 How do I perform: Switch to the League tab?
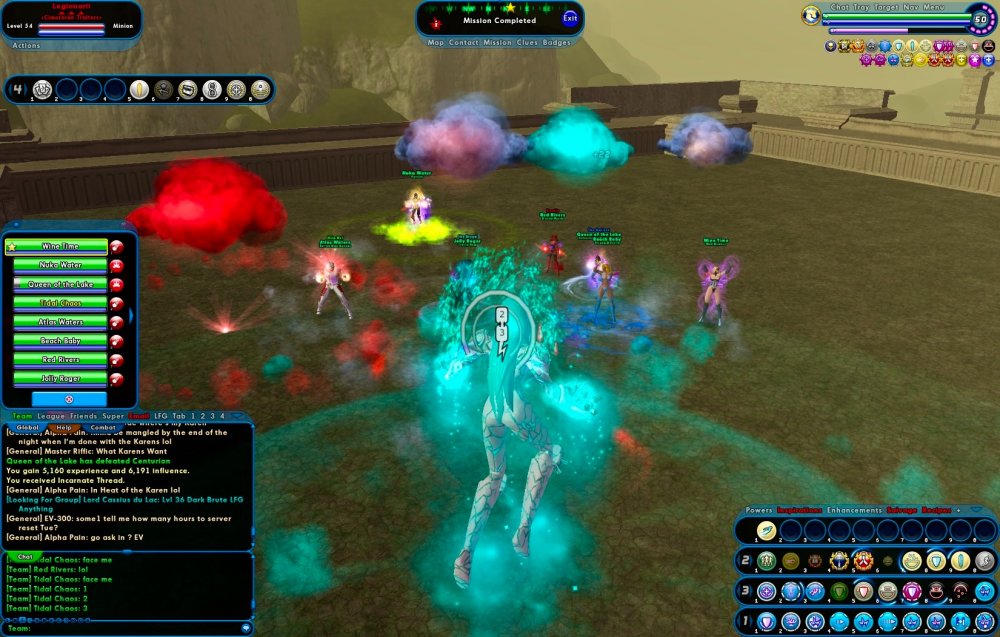pyautogui.click(x=50, y=415)
